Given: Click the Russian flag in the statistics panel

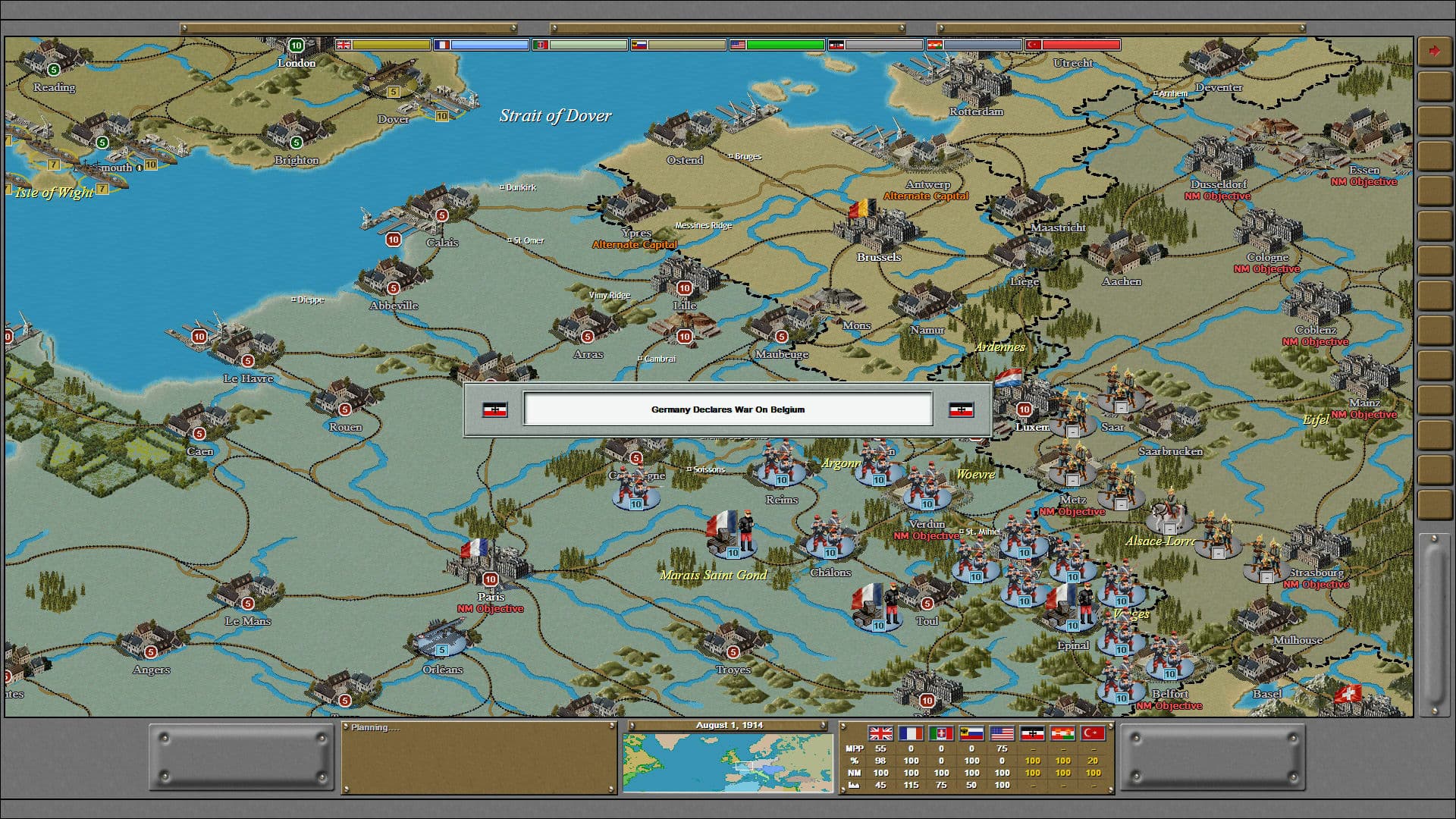Looking at the screenshot, I should tap(971, 734).
